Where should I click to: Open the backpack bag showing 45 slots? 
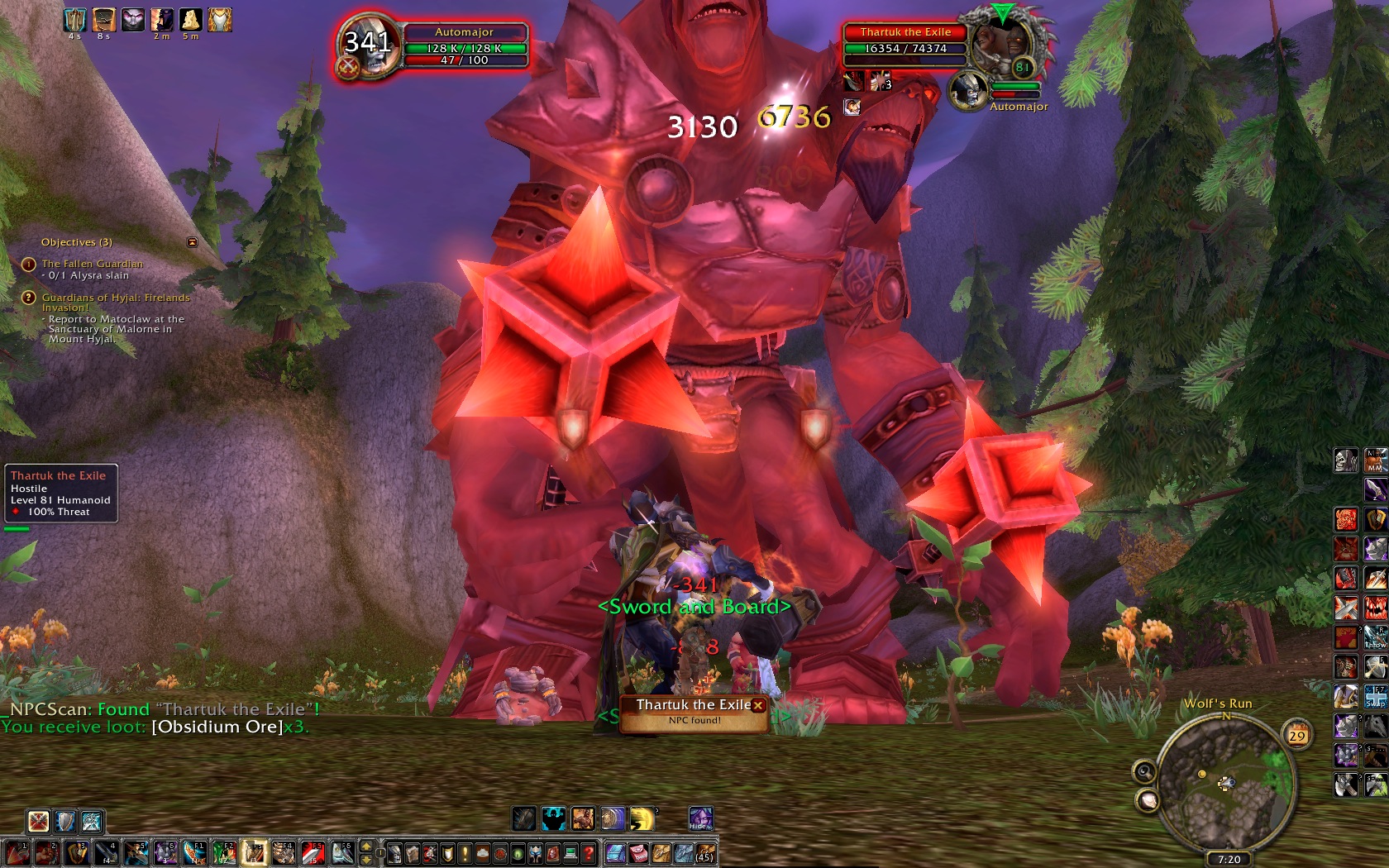click(x=704, y=852)
